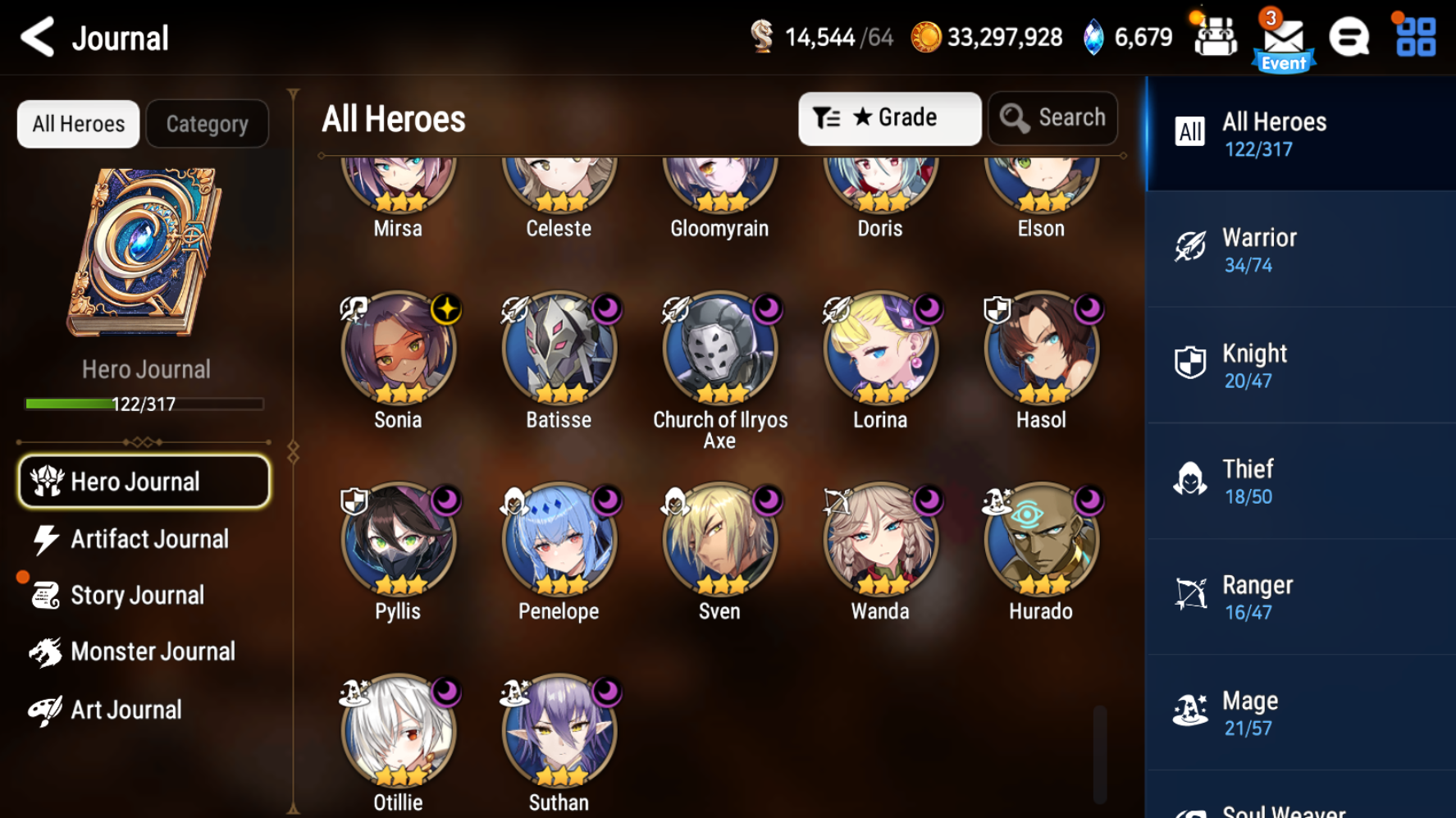Viewport: 1456px width, 818px height.
Task: Open the Grade sort dropdown
Action: [x=889, y=117]
